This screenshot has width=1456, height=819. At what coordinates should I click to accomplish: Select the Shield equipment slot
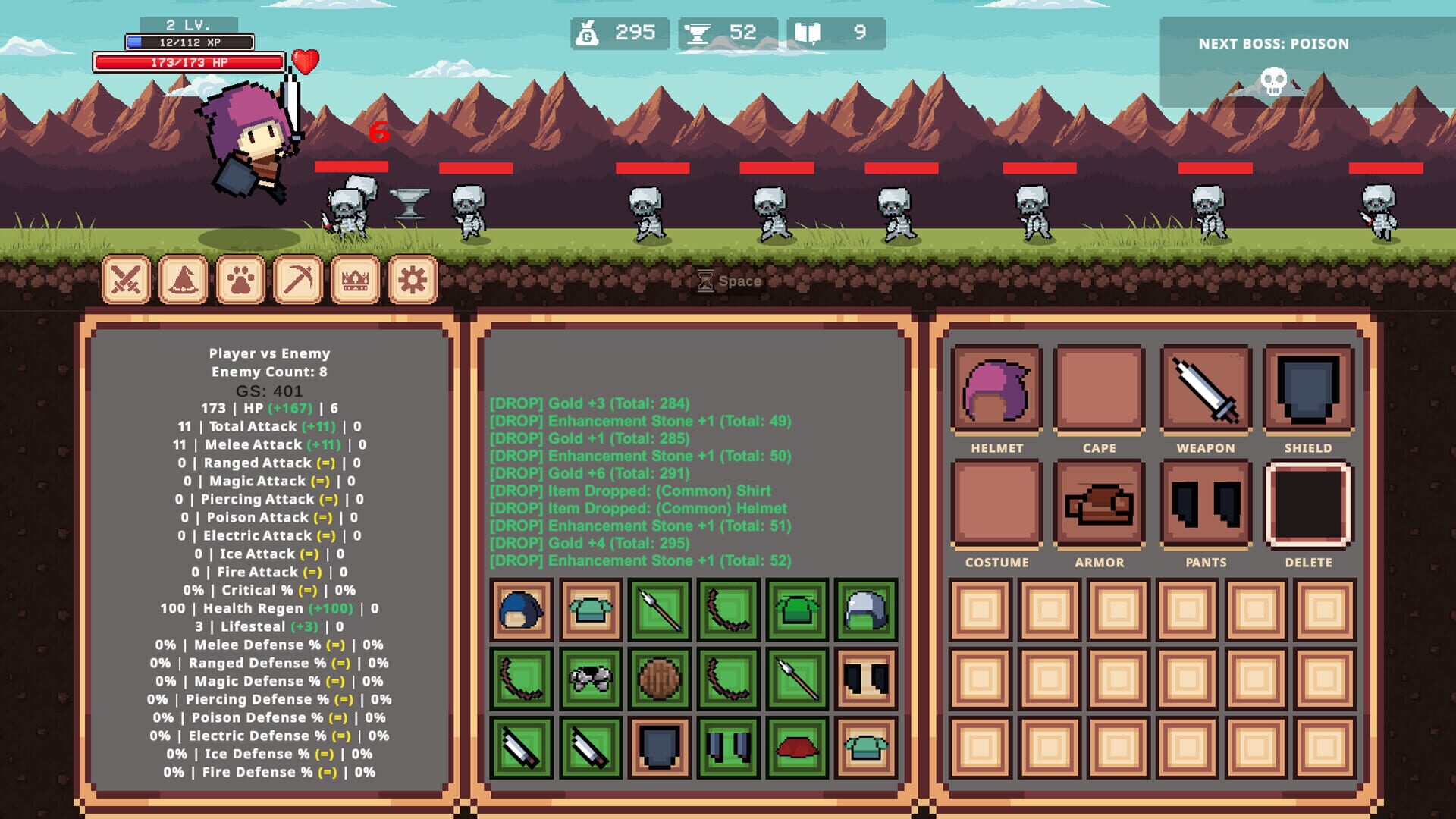tap(1308, 388)
